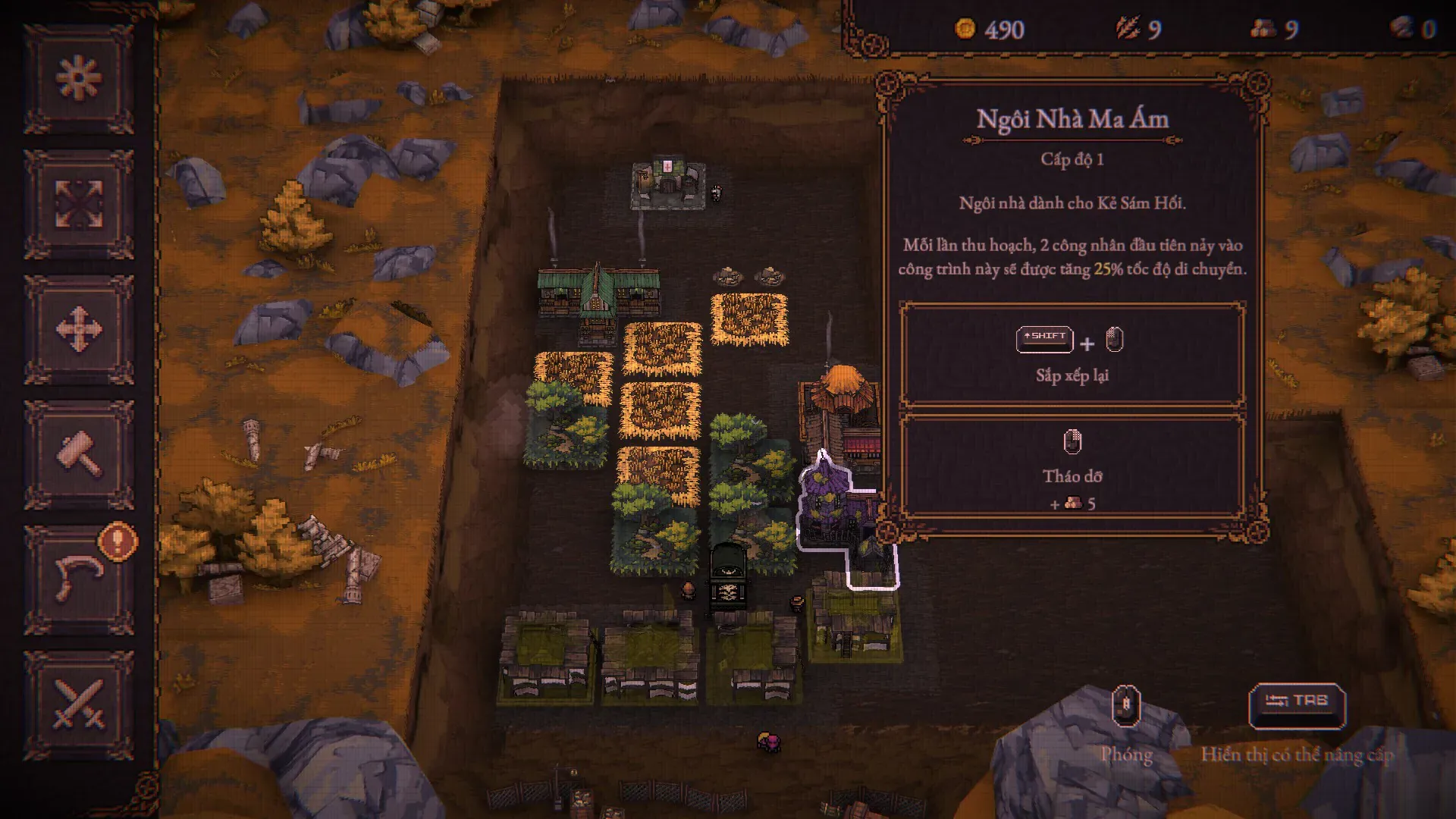The height and width of the screenshot is (819, 1456).
Task: Open the settings gear menu
Action: (x=79, y=78)
